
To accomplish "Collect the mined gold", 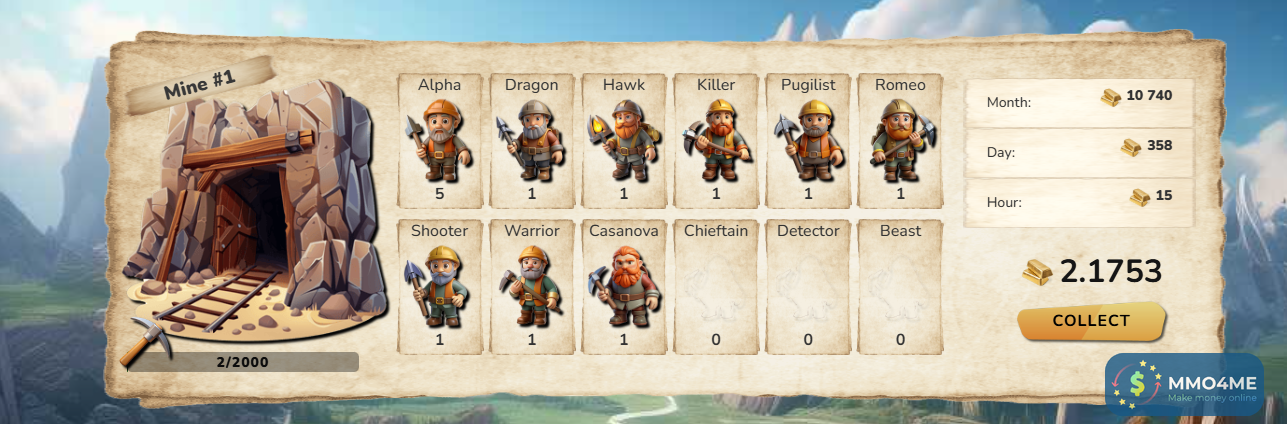I will click(1091, 321).
